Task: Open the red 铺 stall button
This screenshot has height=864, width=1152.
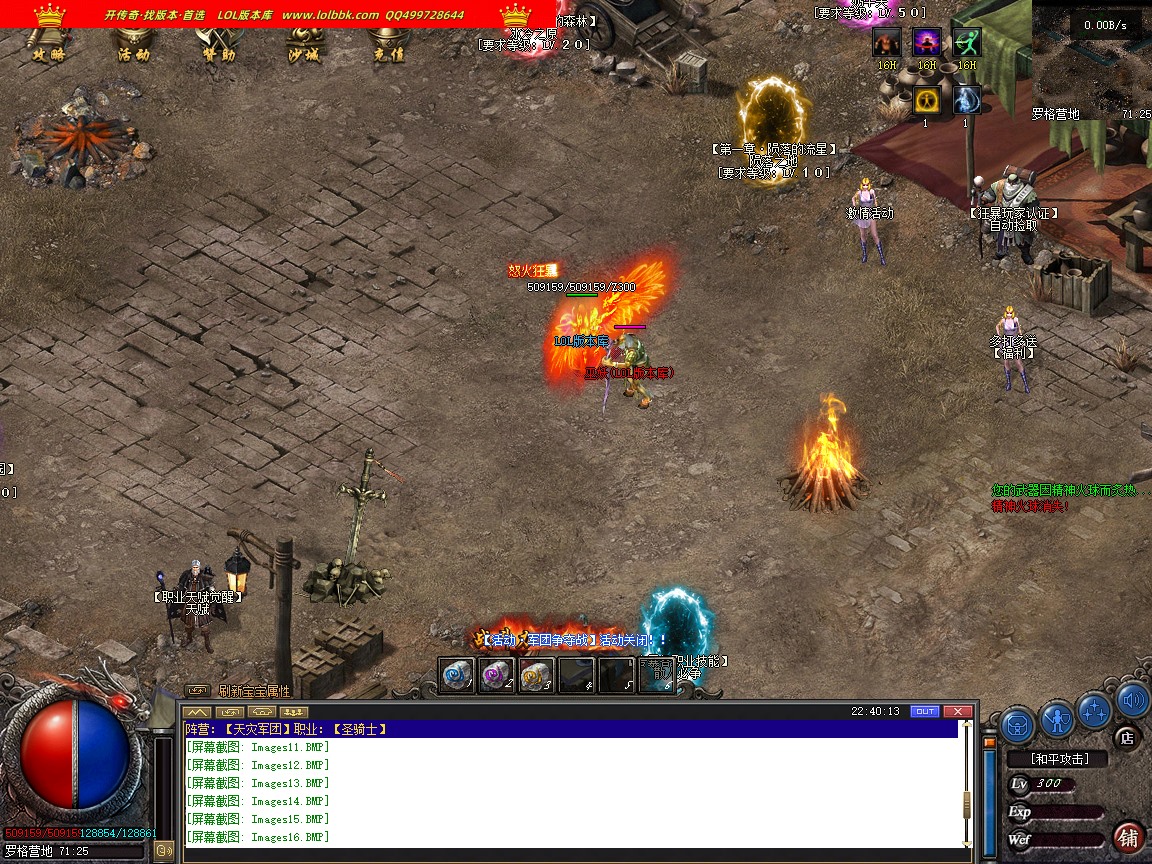Action: (1128, 837)
